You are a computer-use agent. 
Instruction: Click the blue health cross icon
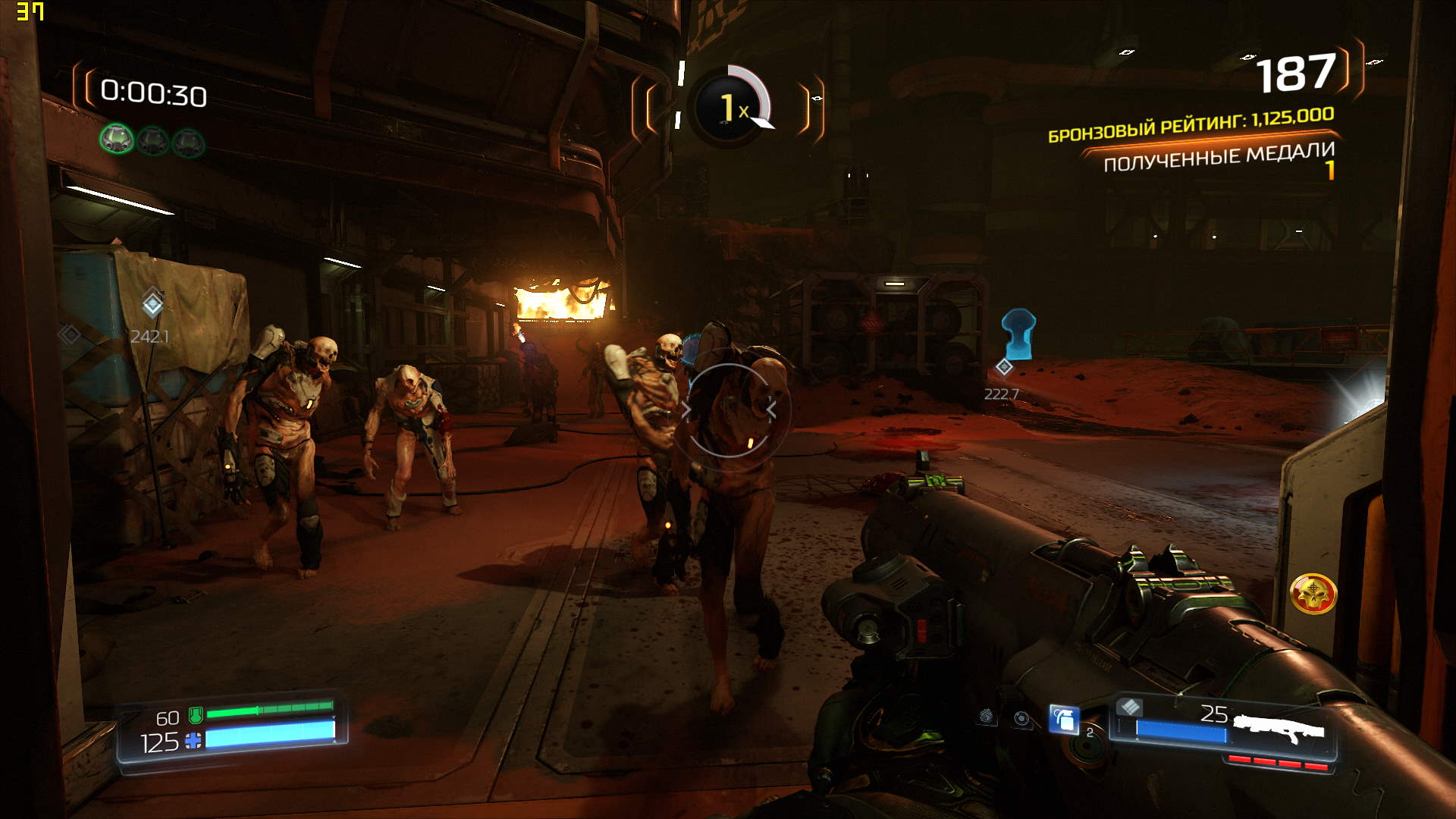tap(194, 741)
